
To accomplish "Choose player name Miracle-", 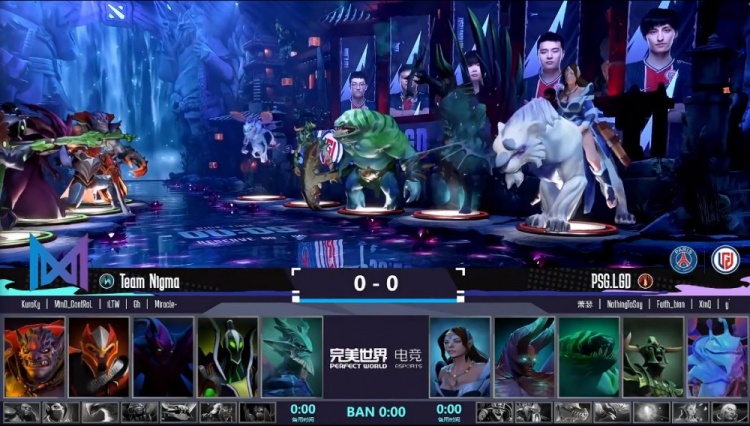I will tap(171, 303).
